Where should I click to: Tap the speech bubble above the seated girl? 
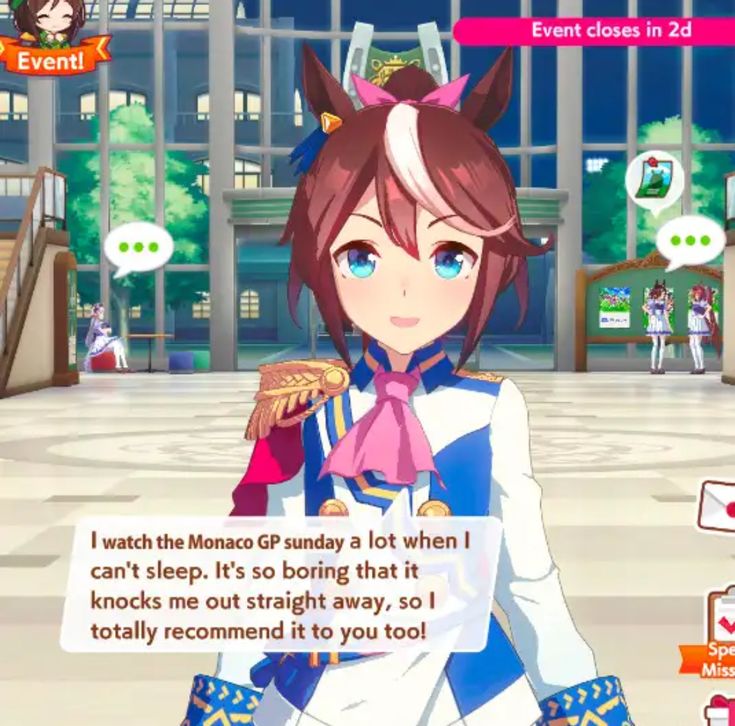coord(139,249)
